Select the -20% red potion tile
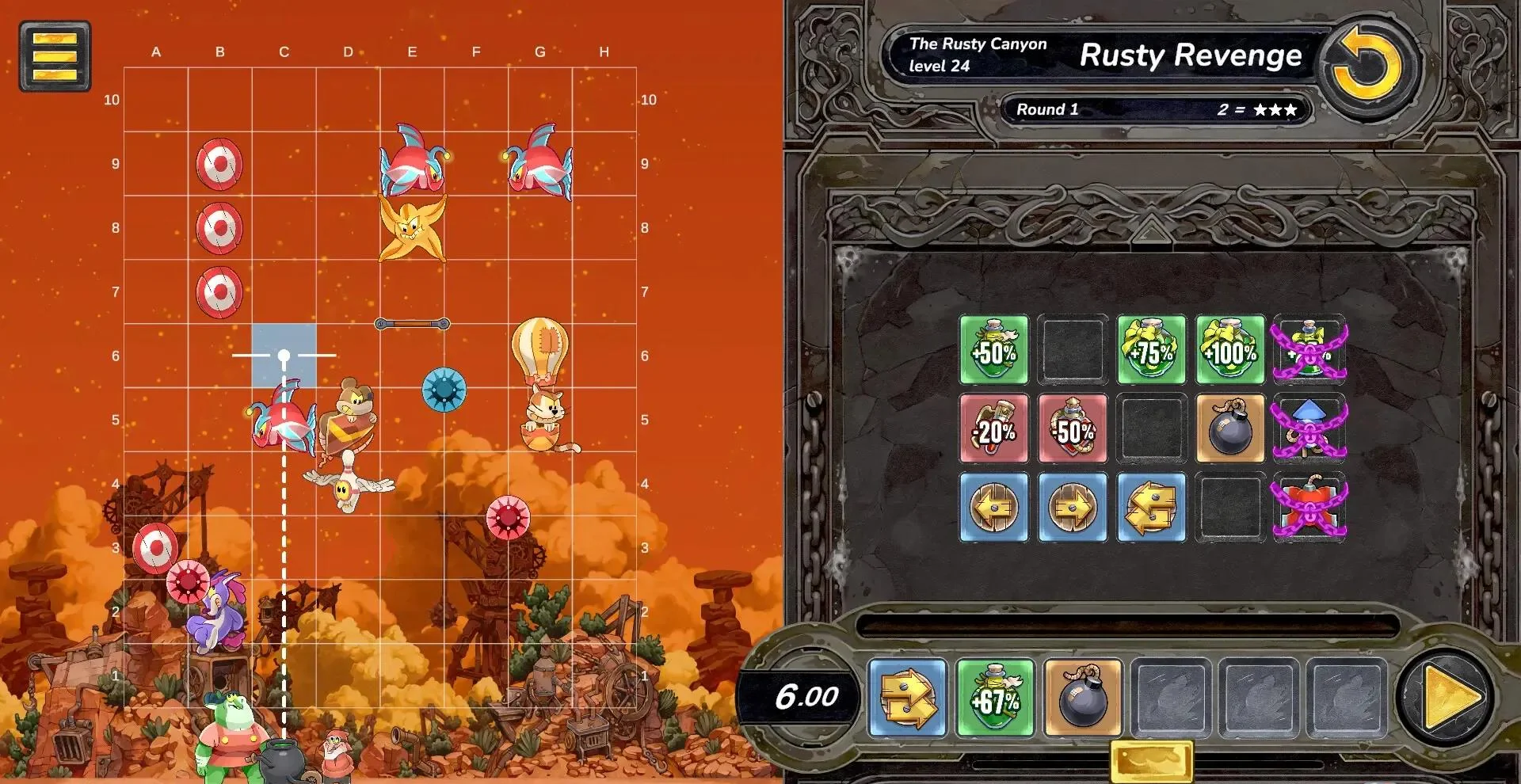1521x784 pixels. pos(993,428)
